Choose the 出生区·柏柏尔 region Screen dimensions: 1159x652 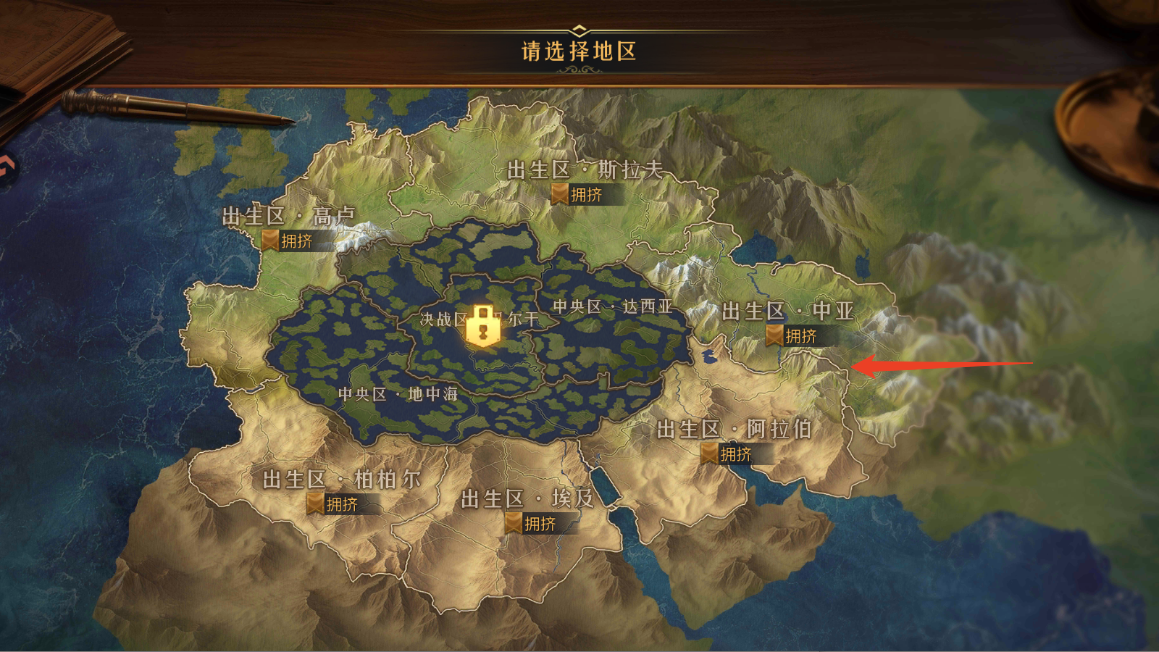pos(341,480)
